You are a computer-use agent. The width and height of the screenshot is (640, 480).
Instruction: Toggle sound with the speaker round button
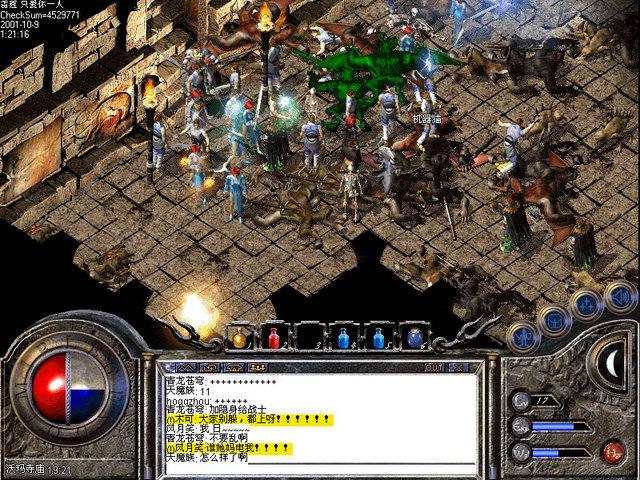pos(620,295)
